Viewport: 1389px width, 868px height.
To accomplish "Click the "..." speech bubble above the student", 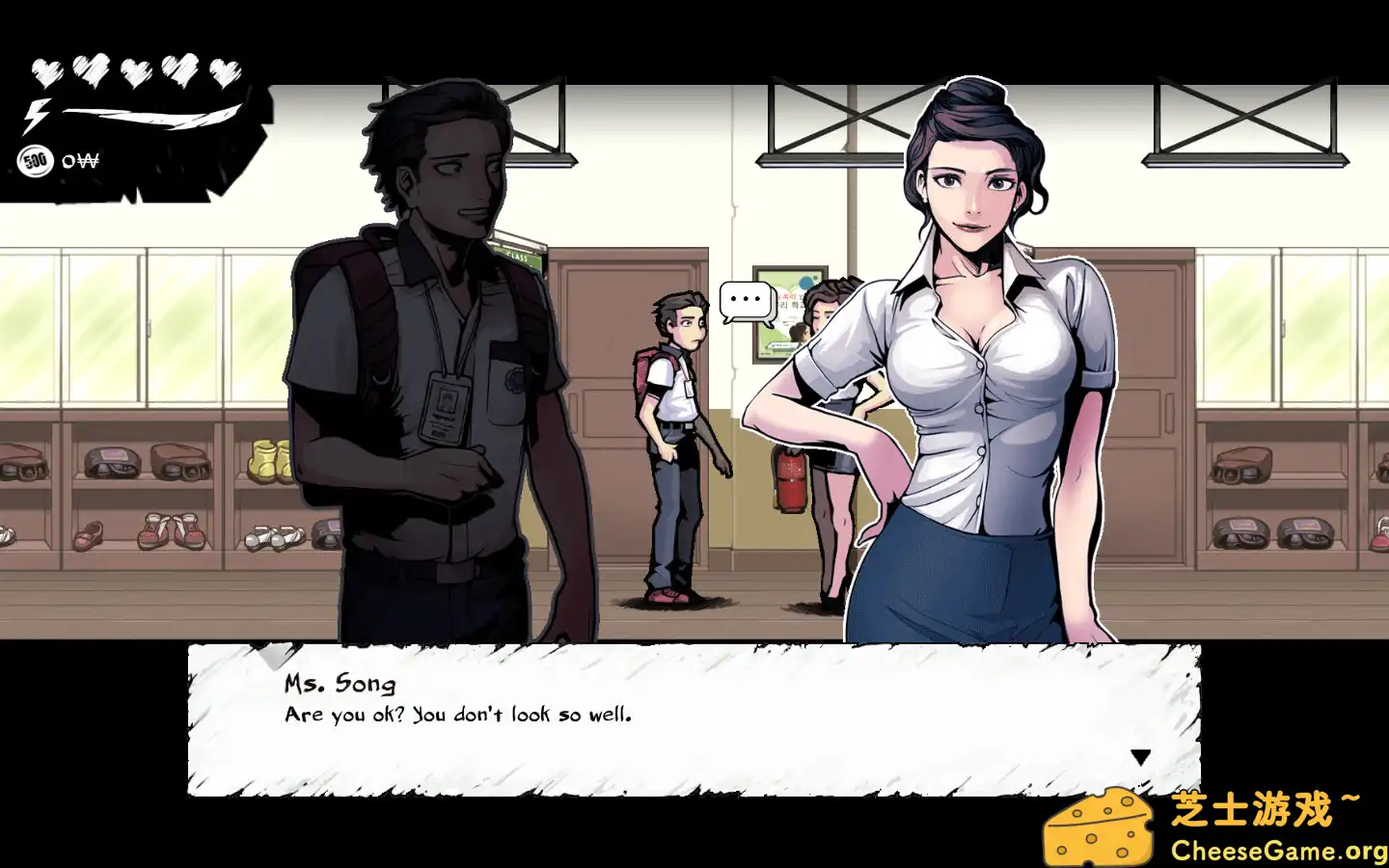I will coord(745,299).
